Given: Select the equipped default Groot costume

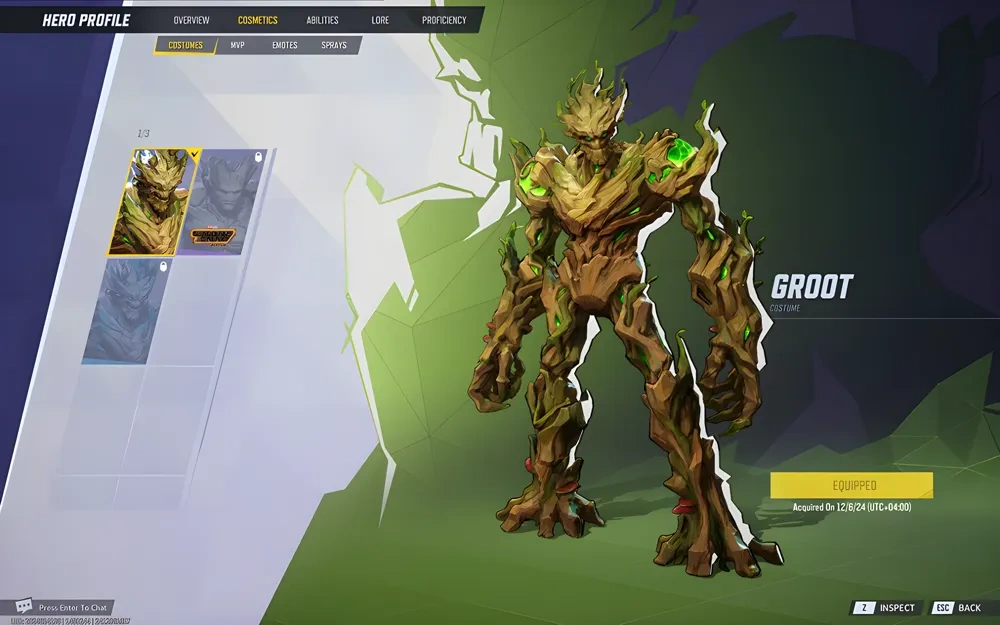Looking at the screenshot, I should click(x=148, y=202).
